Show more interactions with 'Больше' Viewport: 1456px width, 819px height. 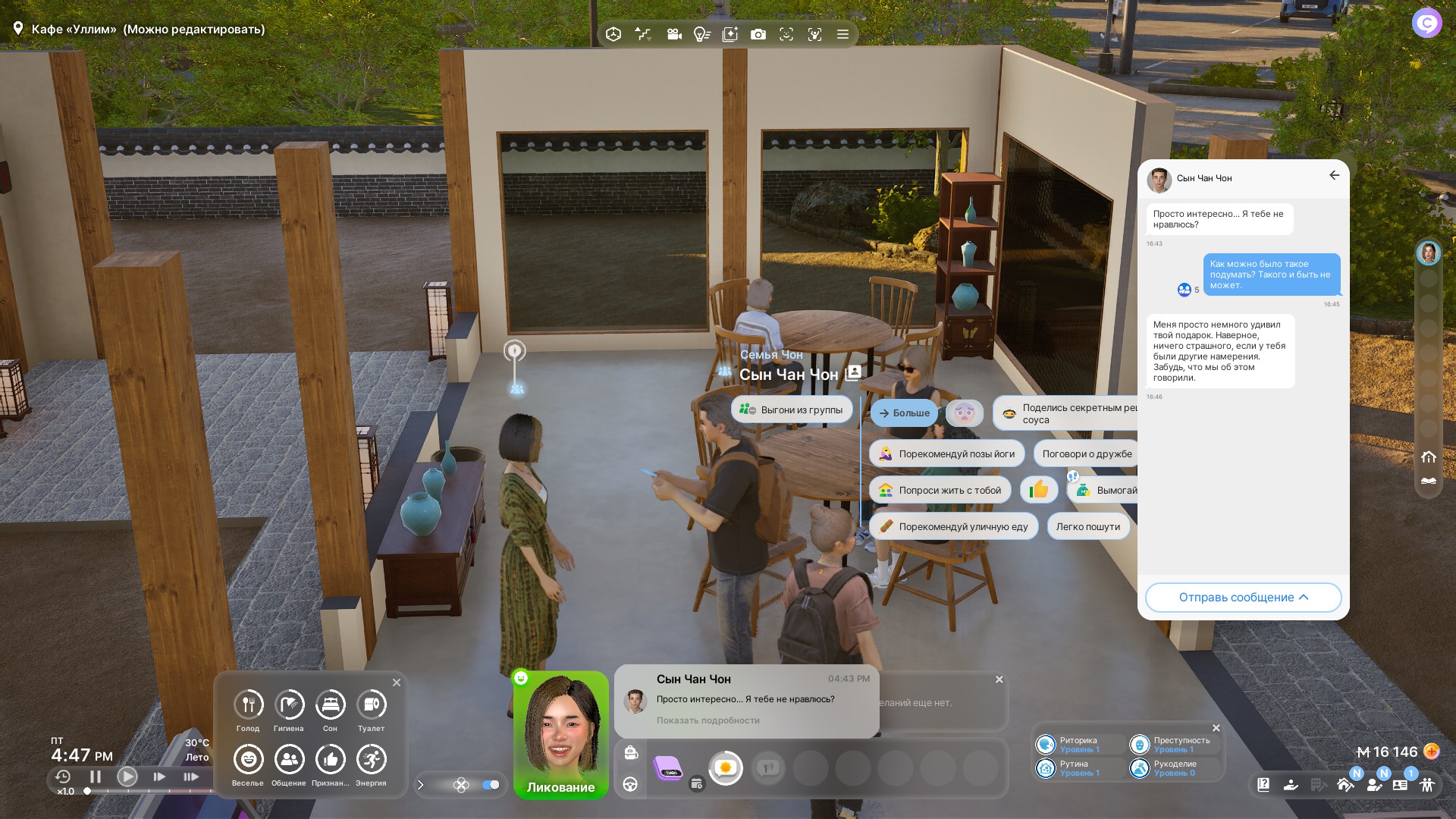coord(903,413)
